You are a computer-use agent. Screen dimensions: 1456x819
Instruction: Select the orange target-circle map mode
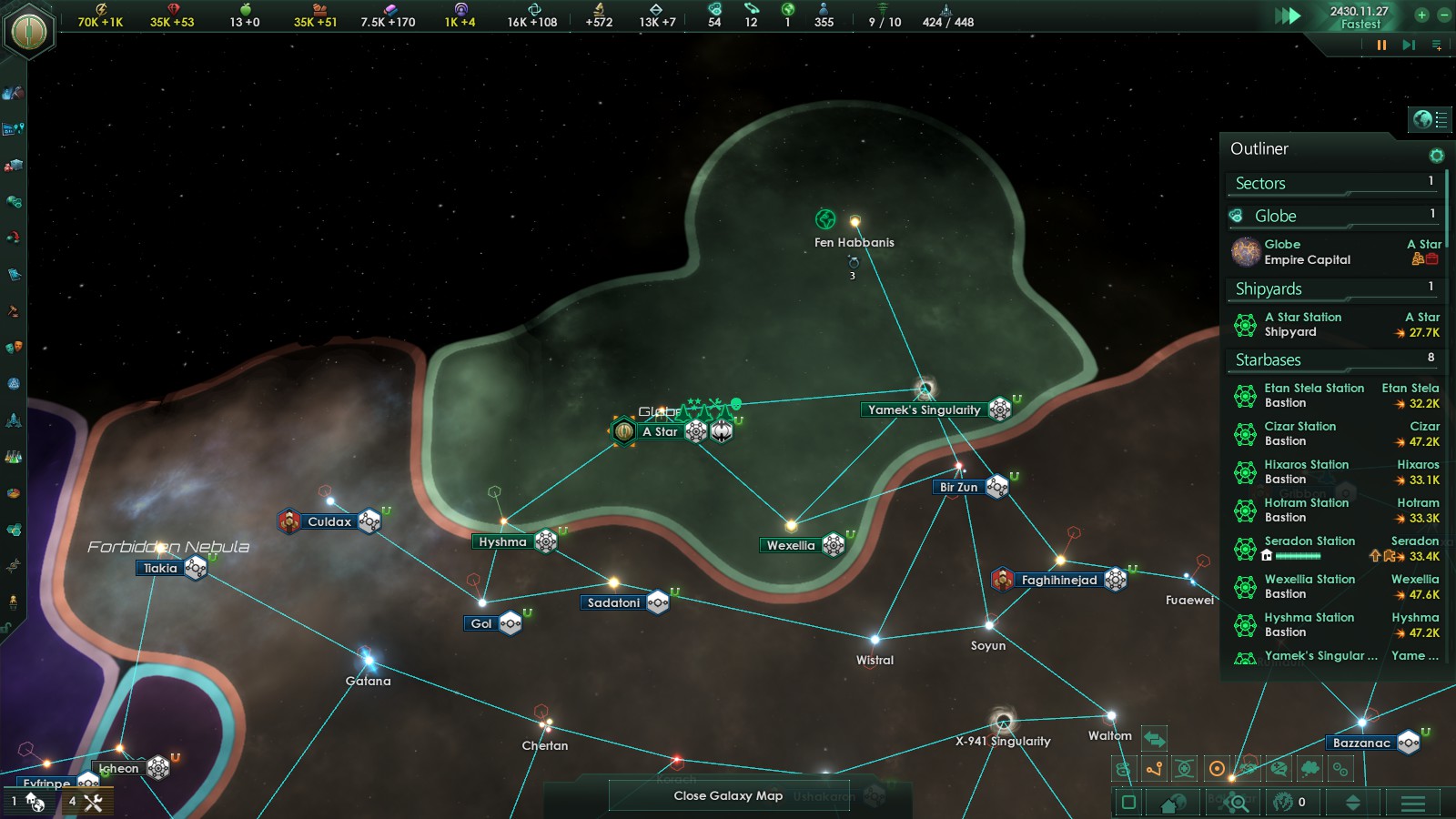1217,770
